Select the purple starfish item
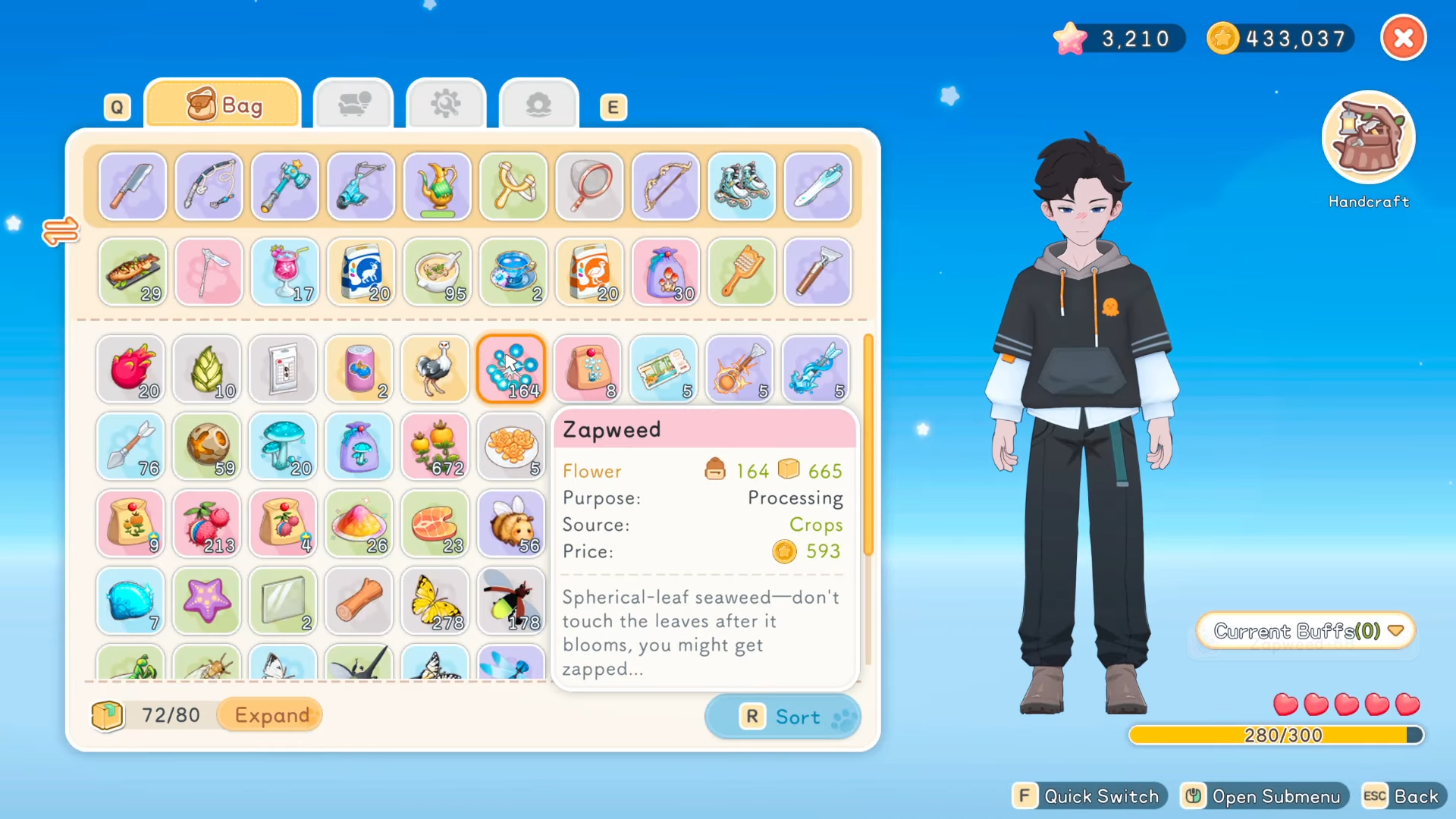 pyautogui.click(x=207, y=601)
